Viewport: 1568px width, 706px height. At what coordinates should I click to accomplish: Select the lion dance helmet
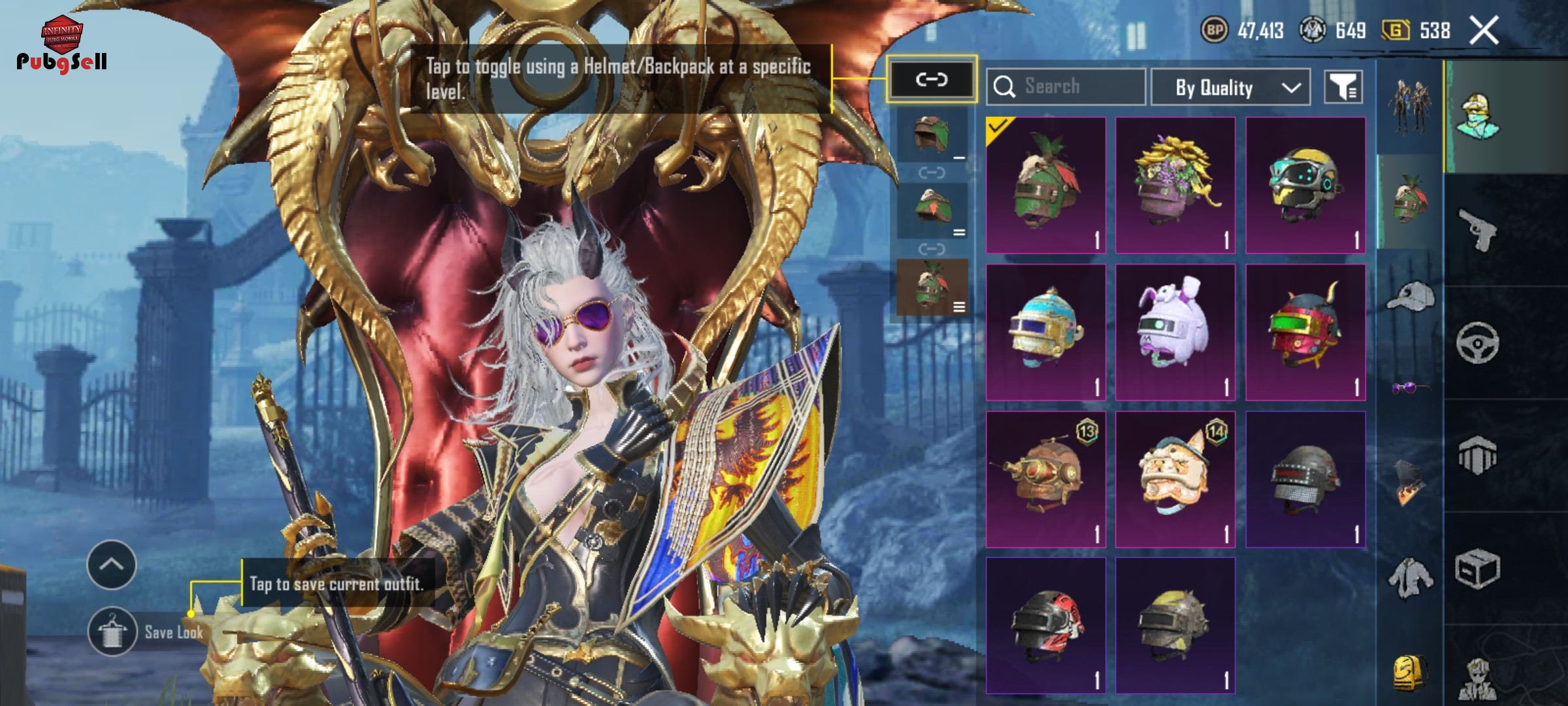(1175, 479)
